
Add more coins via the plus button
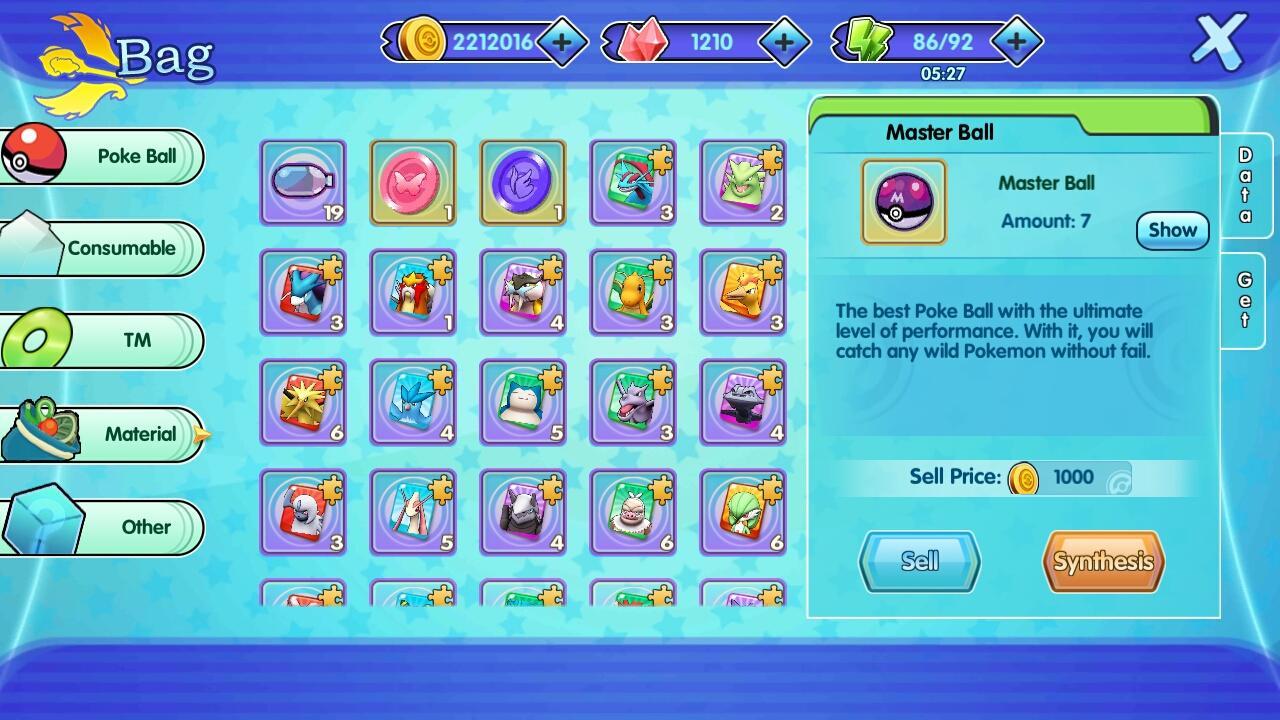tap(562, 42)
